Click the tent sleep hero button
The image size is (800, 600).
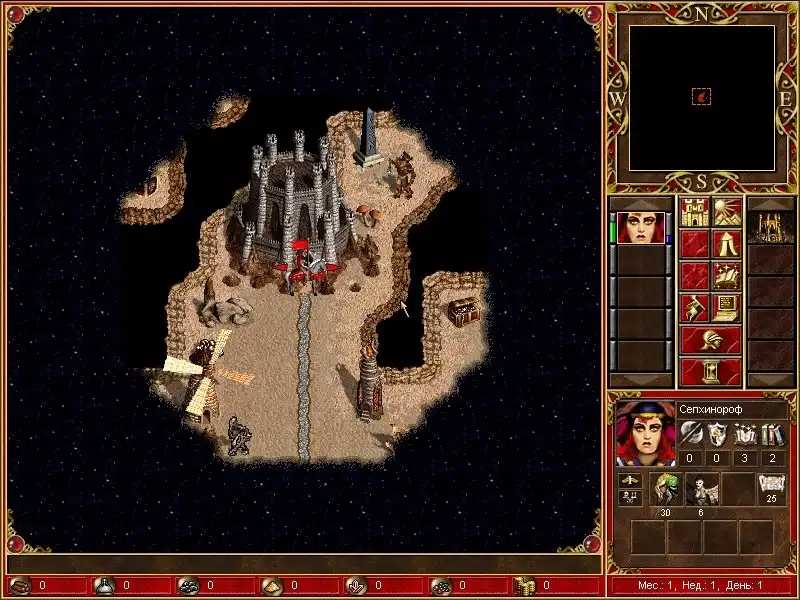(727, 245)
